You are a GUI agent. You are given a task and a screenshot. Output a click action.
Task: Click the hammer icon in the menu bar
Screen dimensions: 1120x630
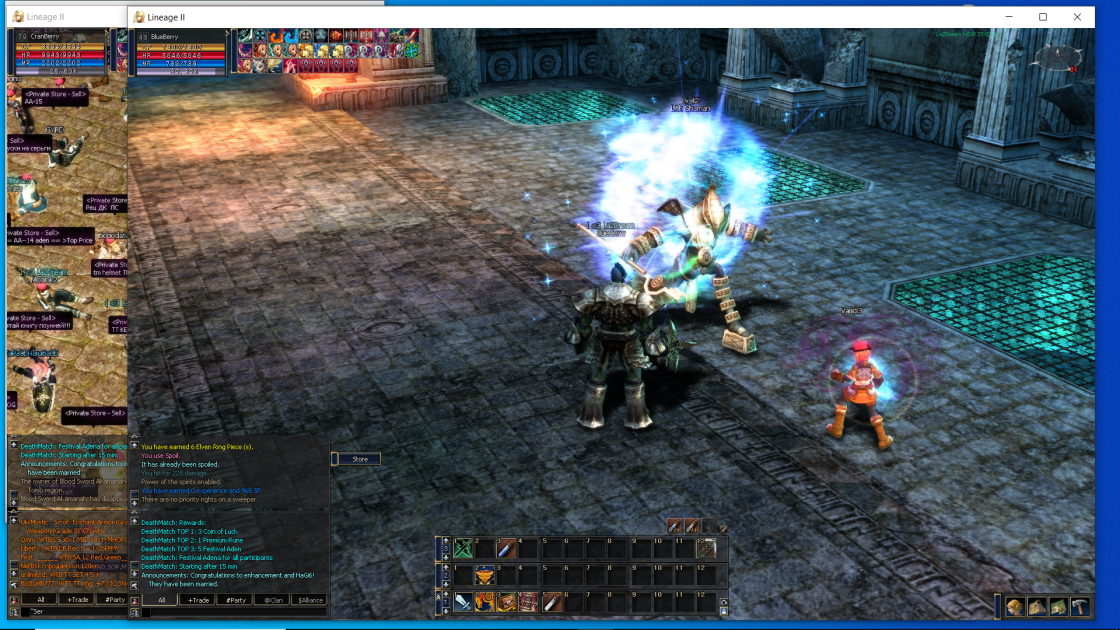click(x=1081, y=607)
